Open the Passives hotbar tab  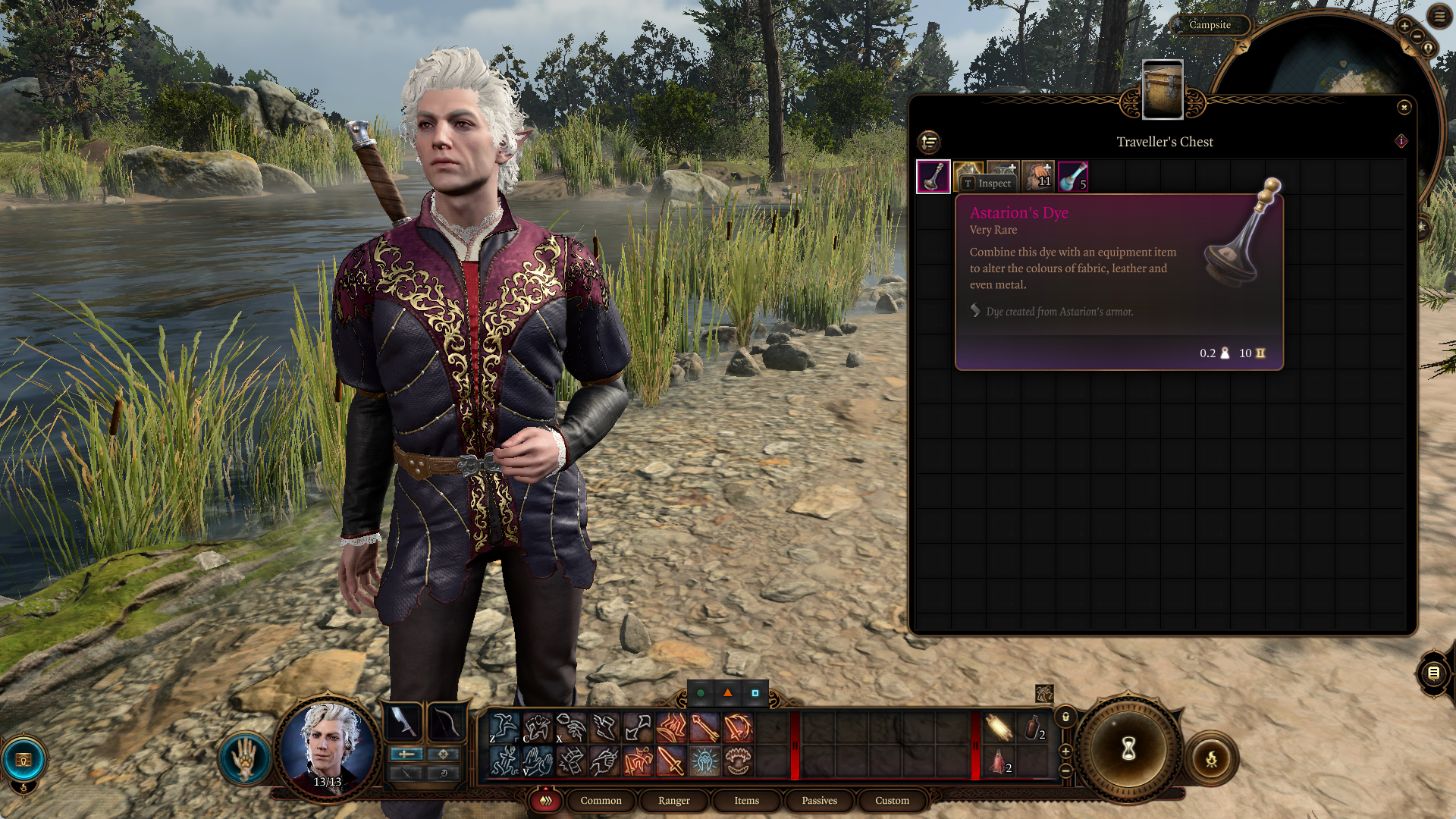click(819, 801)
